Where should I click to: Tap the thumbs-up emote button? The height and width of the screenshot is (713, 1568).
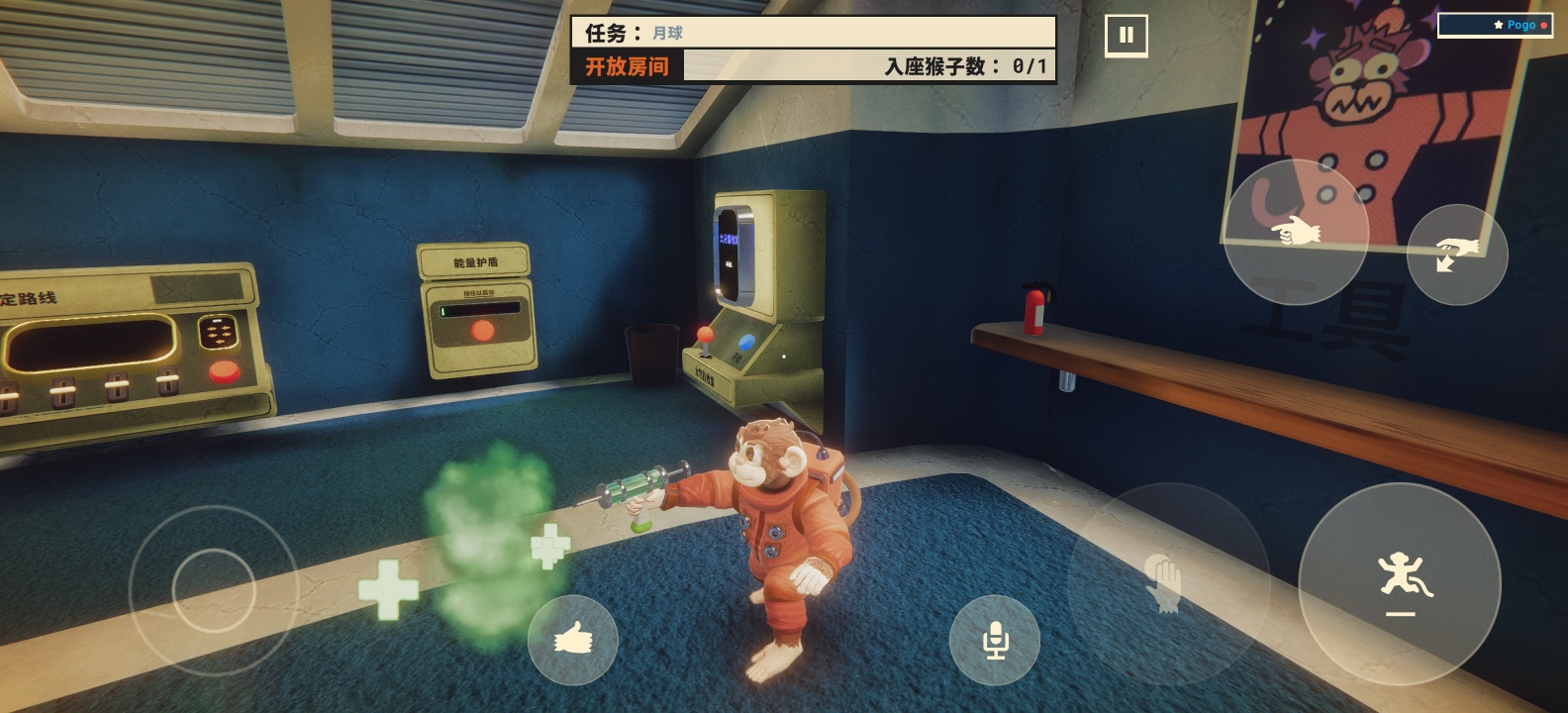pyautogui.click(x=572, y=640)
